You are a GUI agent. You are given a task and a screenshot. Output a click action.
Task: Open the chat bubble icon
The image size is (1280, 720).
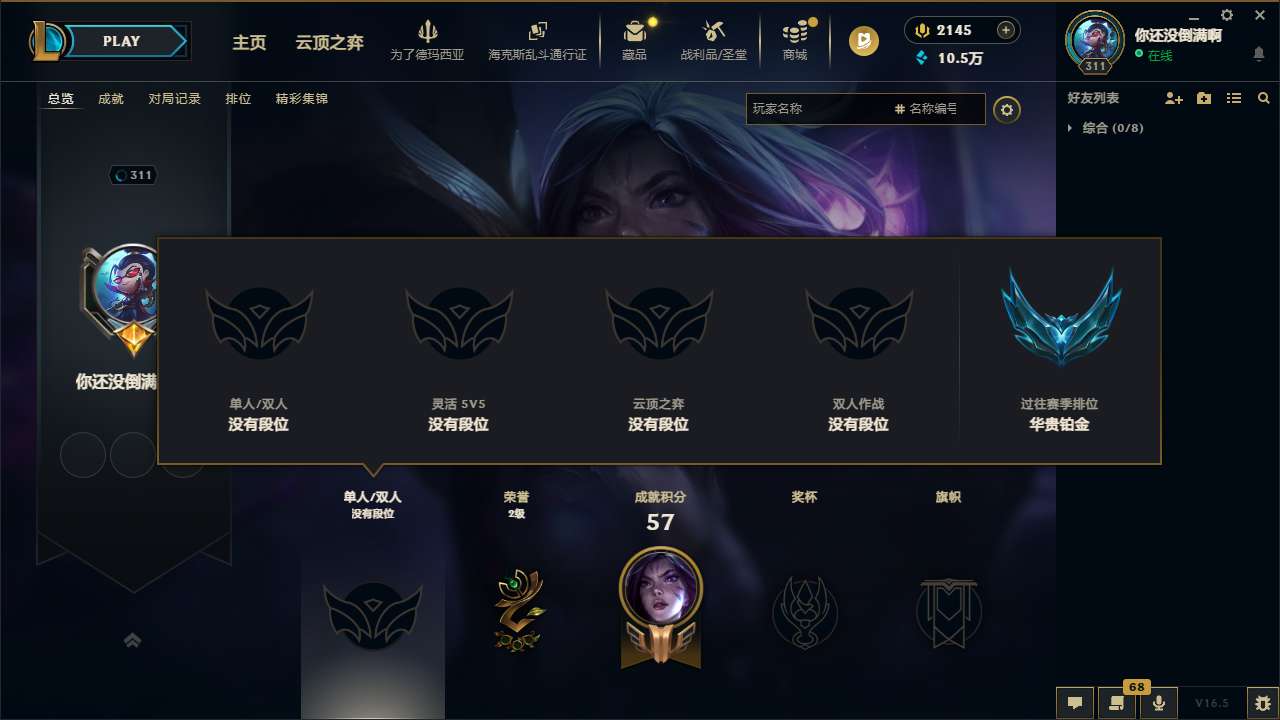[x=1074, y=703]
